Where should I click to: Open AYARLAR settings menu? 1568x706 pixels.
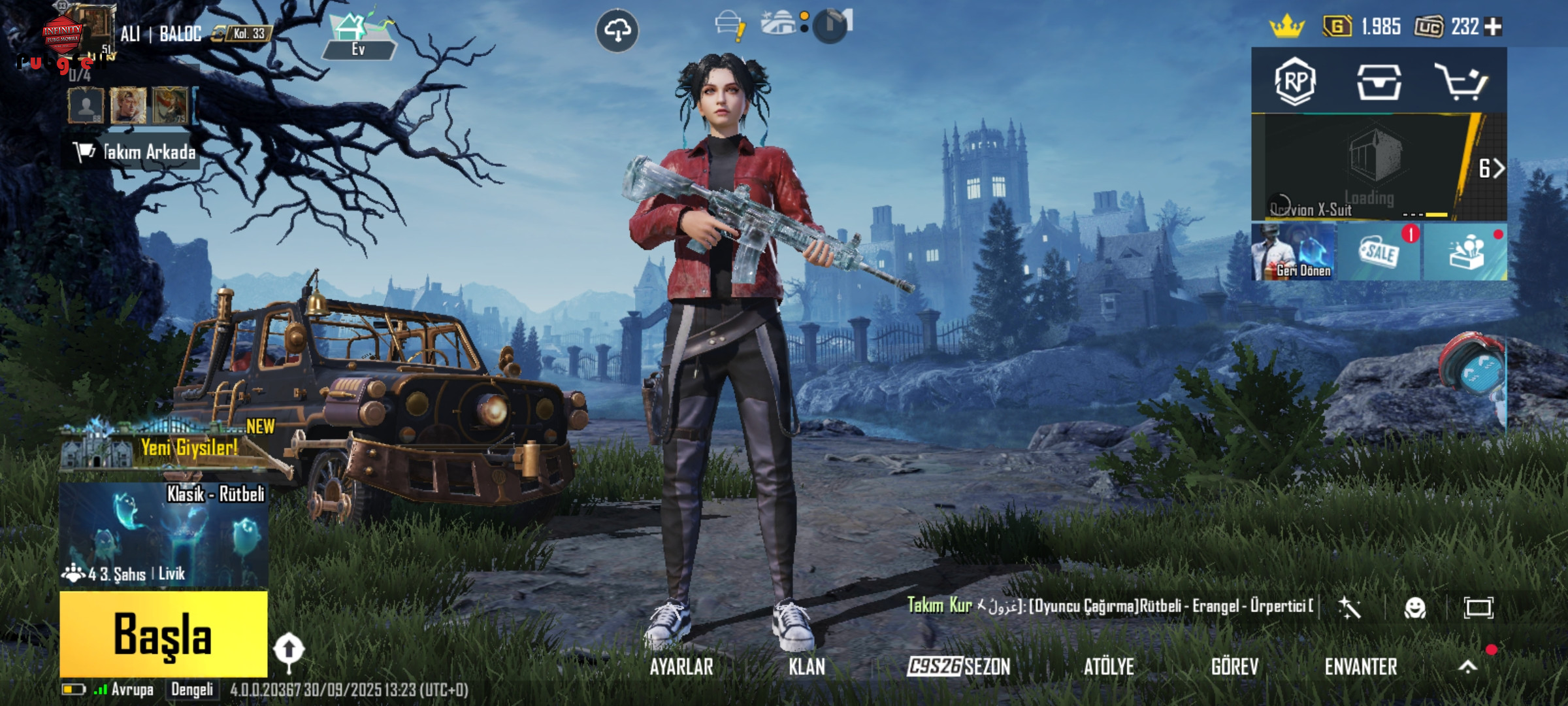point(681,667)
